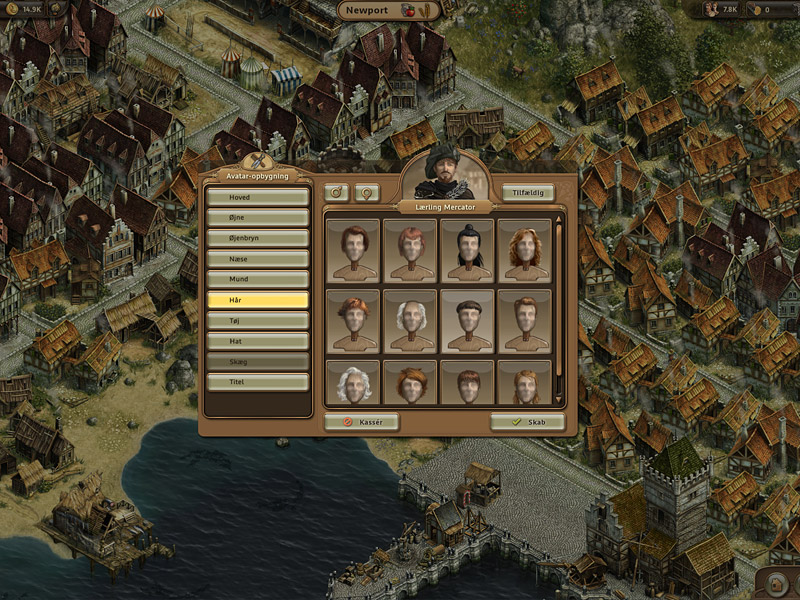Select the female gender symbol button
The width and height of the screenshot is (800, 600).
pos(367,192)
